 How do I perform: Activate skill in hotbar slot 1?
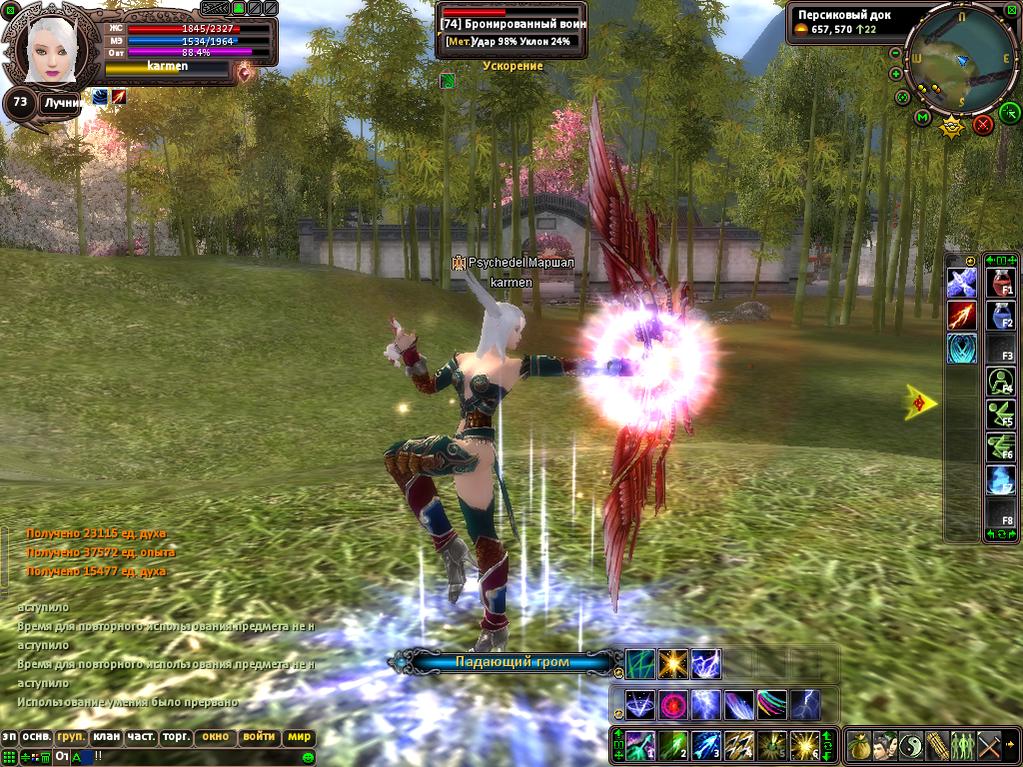(x=640, y=745)
